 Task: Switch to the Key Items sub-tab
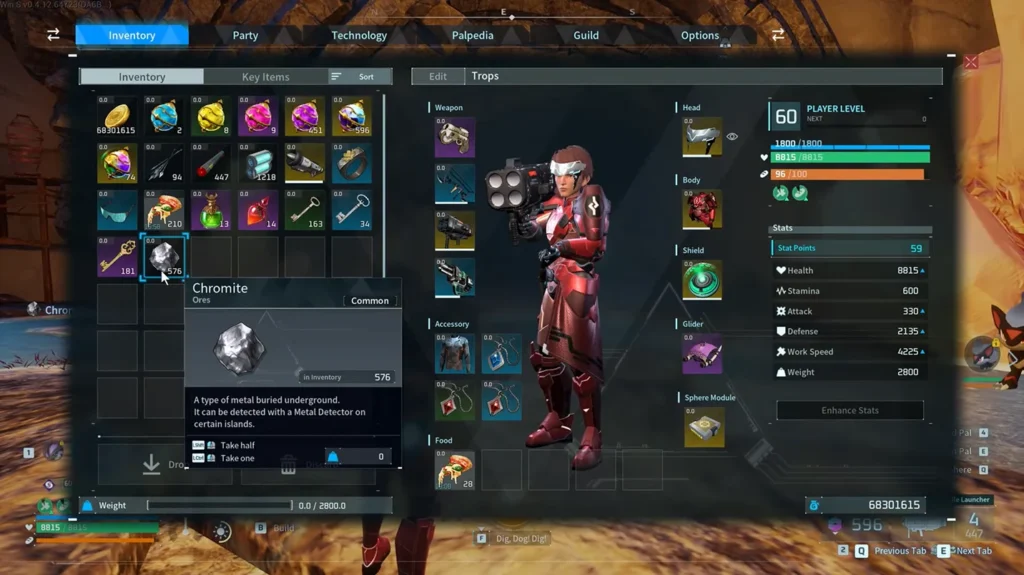[265, 77]
